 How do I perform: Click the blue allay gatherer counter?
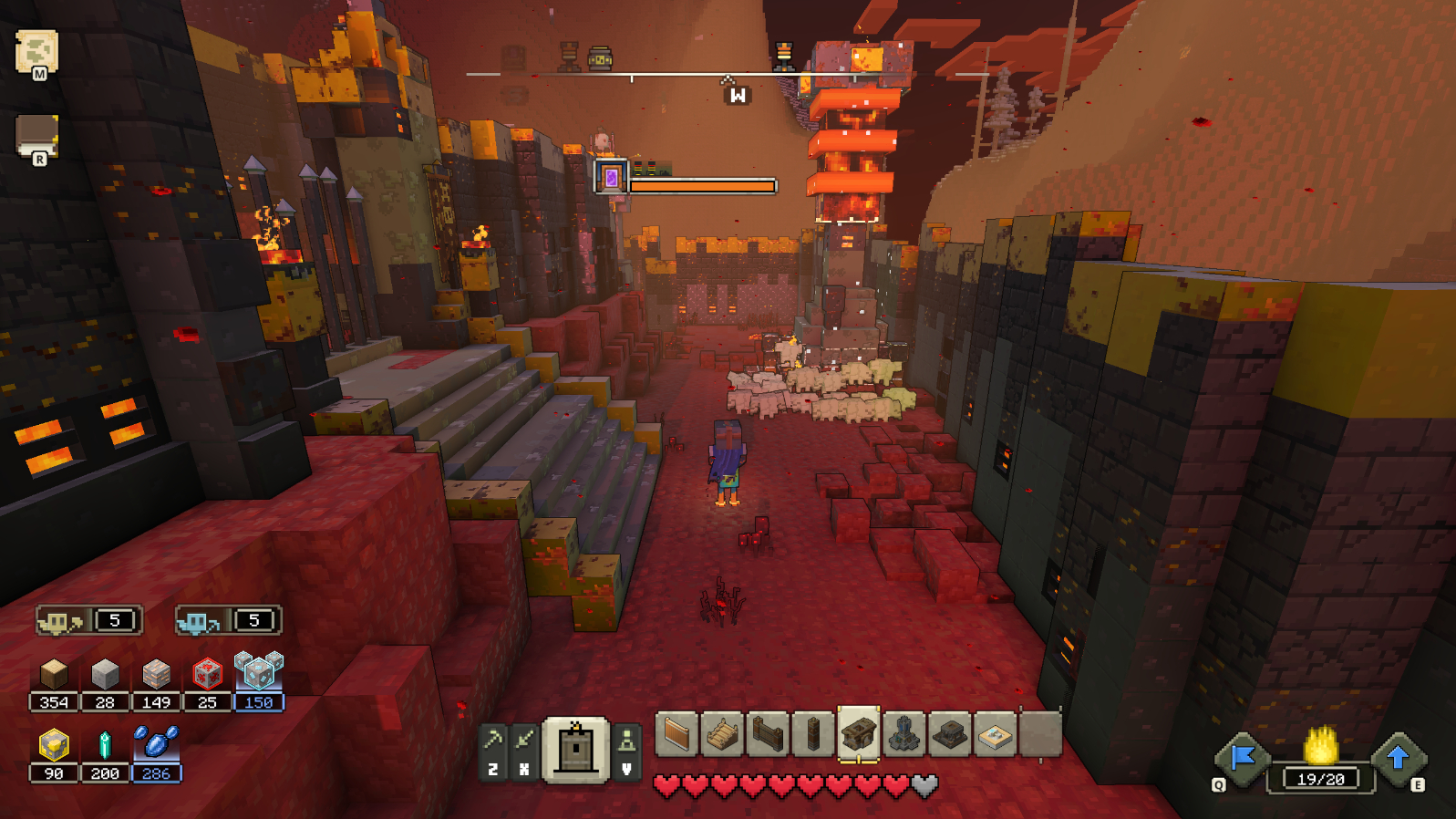click(x=228, y=621)
